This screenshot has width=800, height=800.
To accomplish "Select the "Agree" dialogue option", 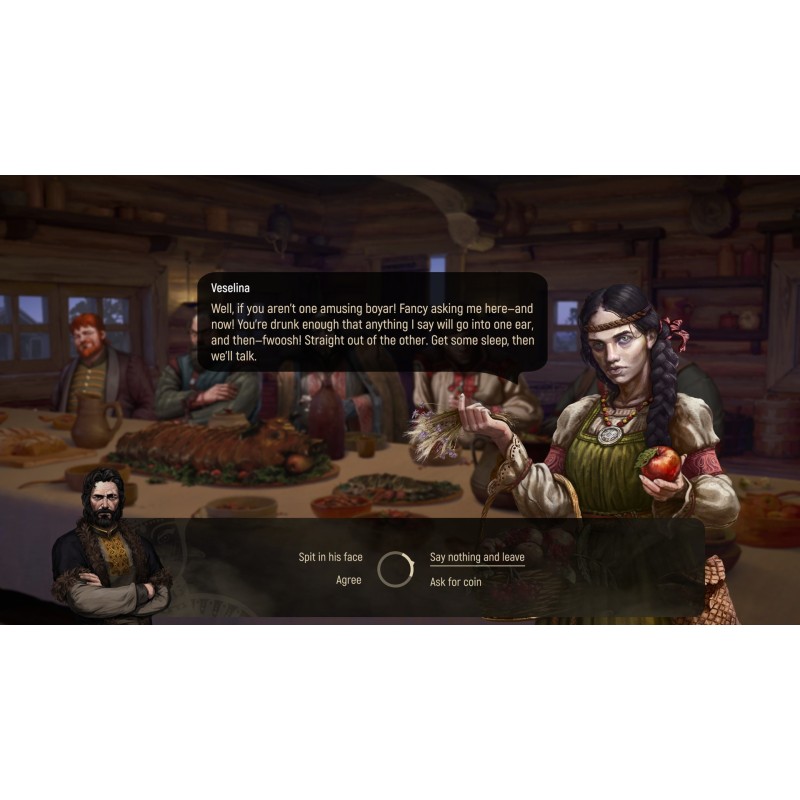I will pyautogui.click(x=348, y=581).
